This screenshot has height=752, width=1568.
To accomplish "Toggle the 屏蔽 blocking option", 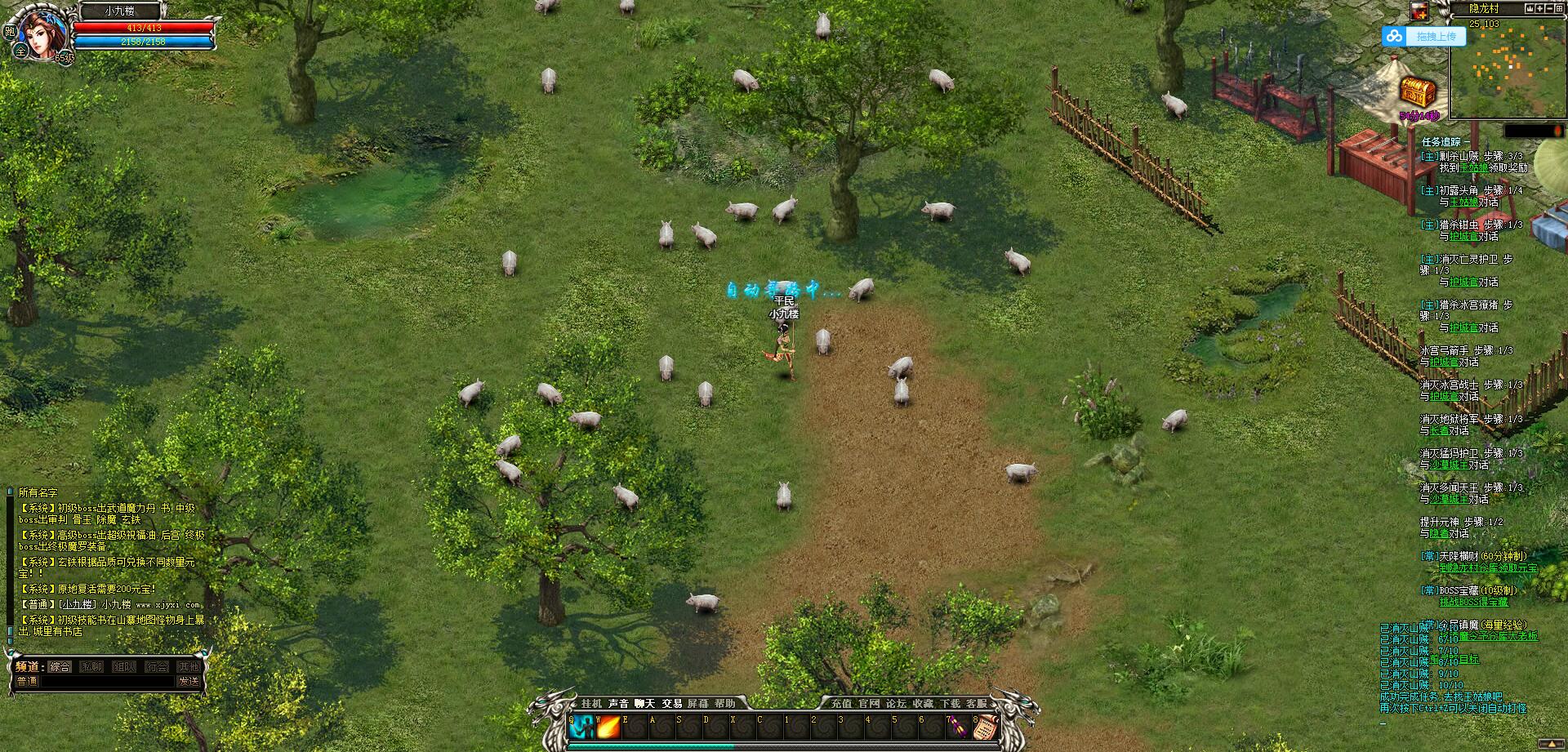I will [x=698, y=703].
